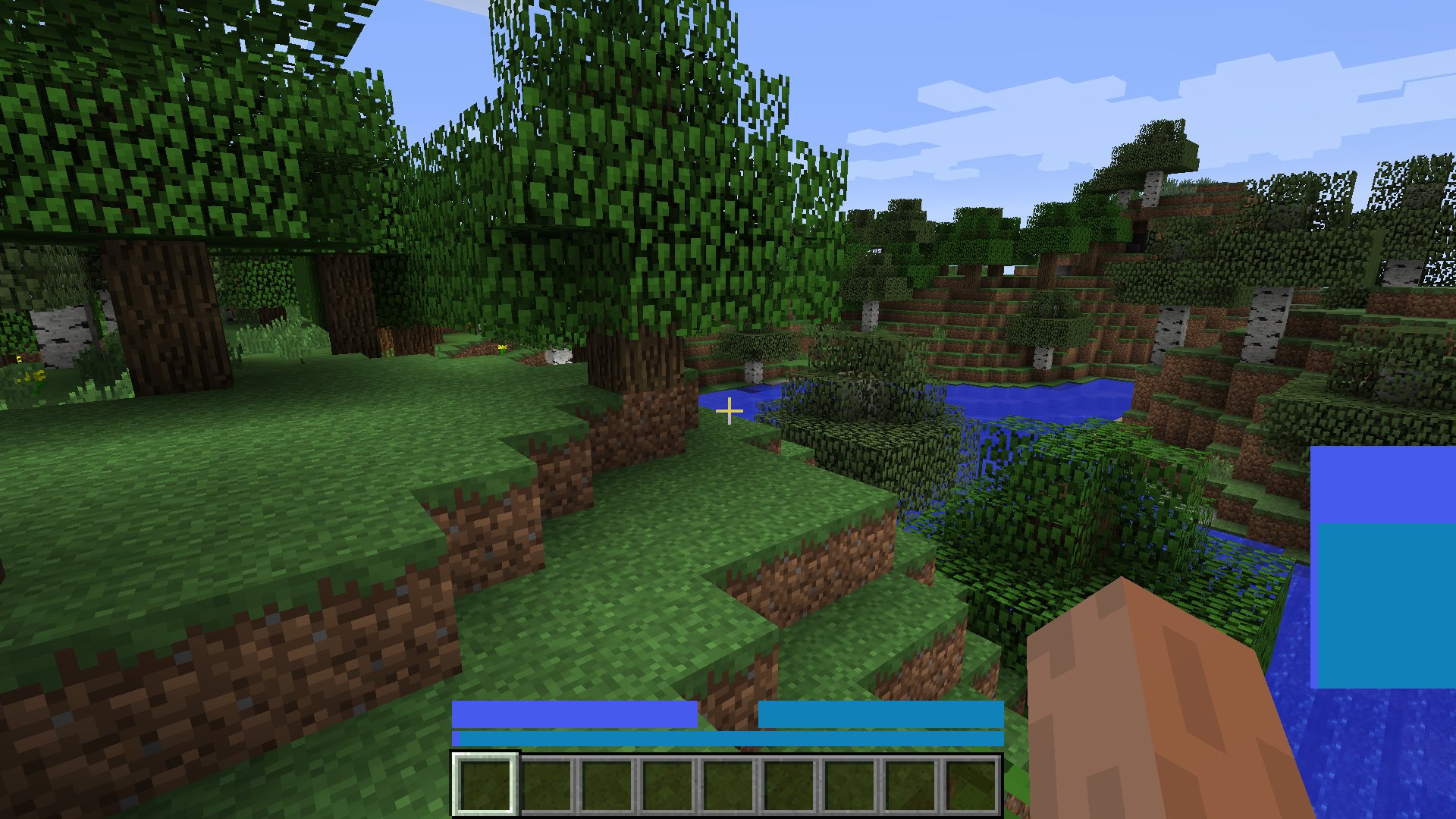Select the highlighted hotbar slot
Viewport: 1456px width, 819px height.
pos(485,784)
